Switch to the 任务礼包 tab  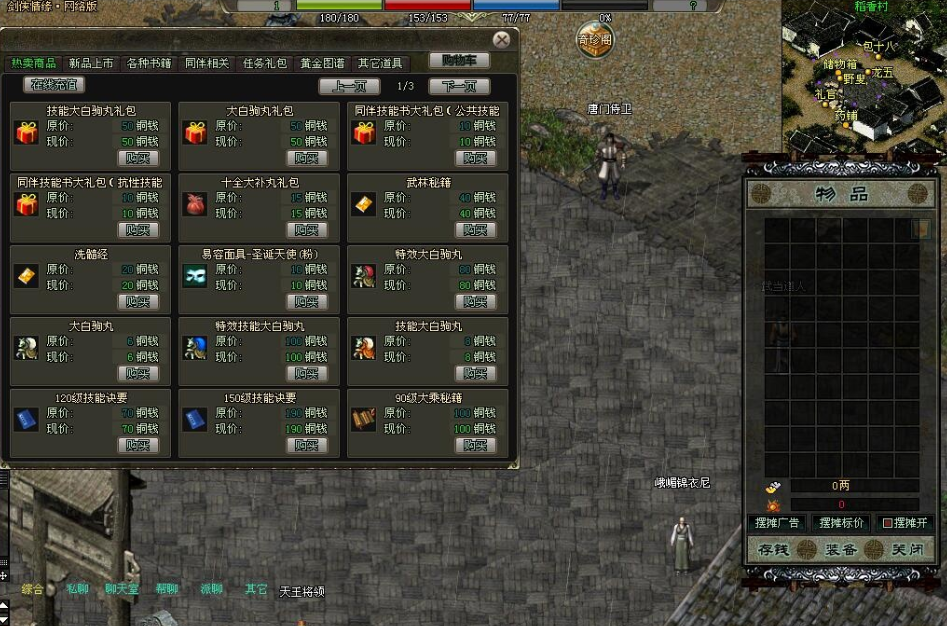point(265,63)
